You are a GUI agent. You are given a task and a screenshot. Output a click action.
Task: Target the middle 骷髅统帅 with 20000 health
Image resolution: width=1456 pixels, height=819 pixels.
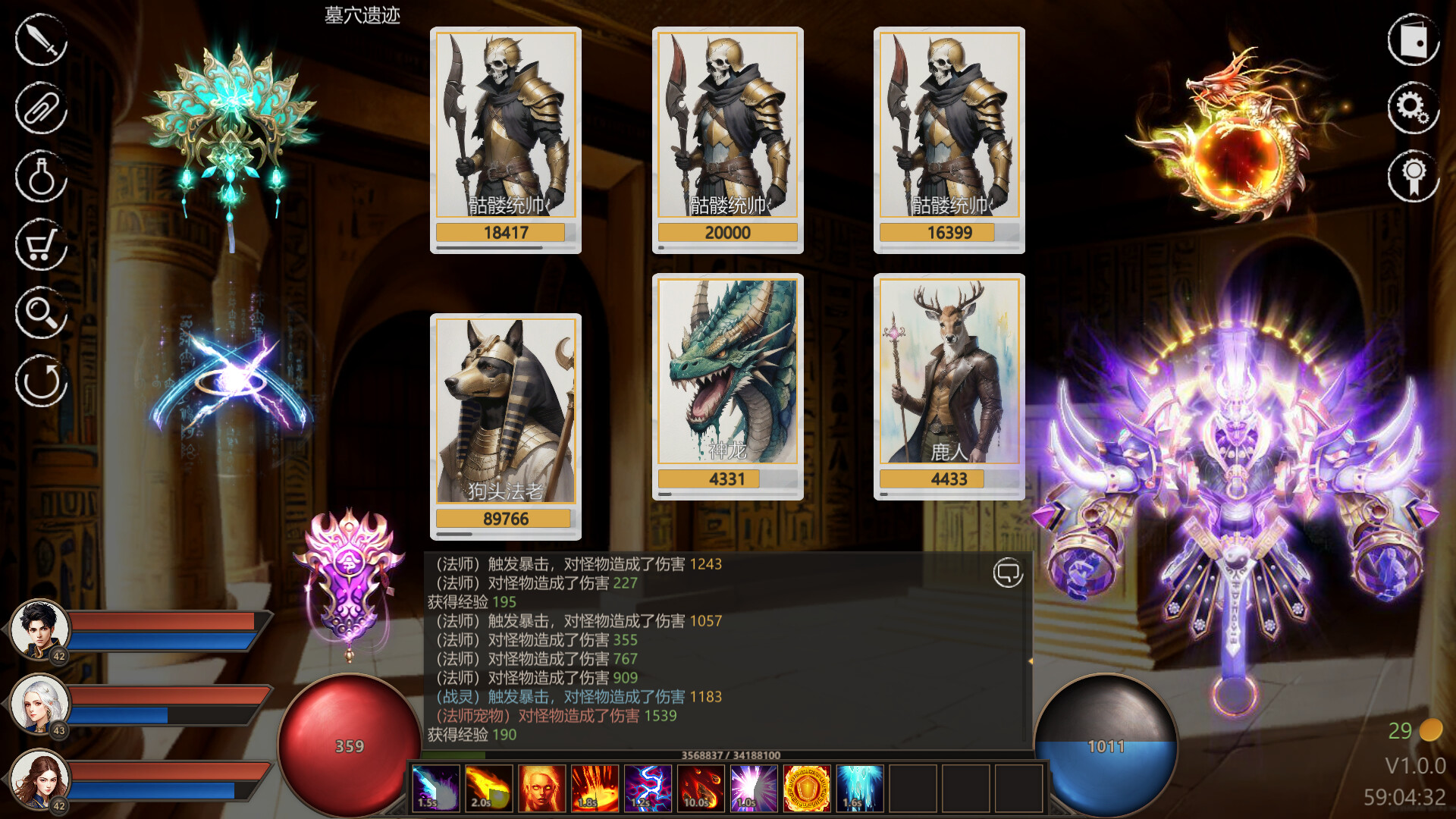click(728, 125)
